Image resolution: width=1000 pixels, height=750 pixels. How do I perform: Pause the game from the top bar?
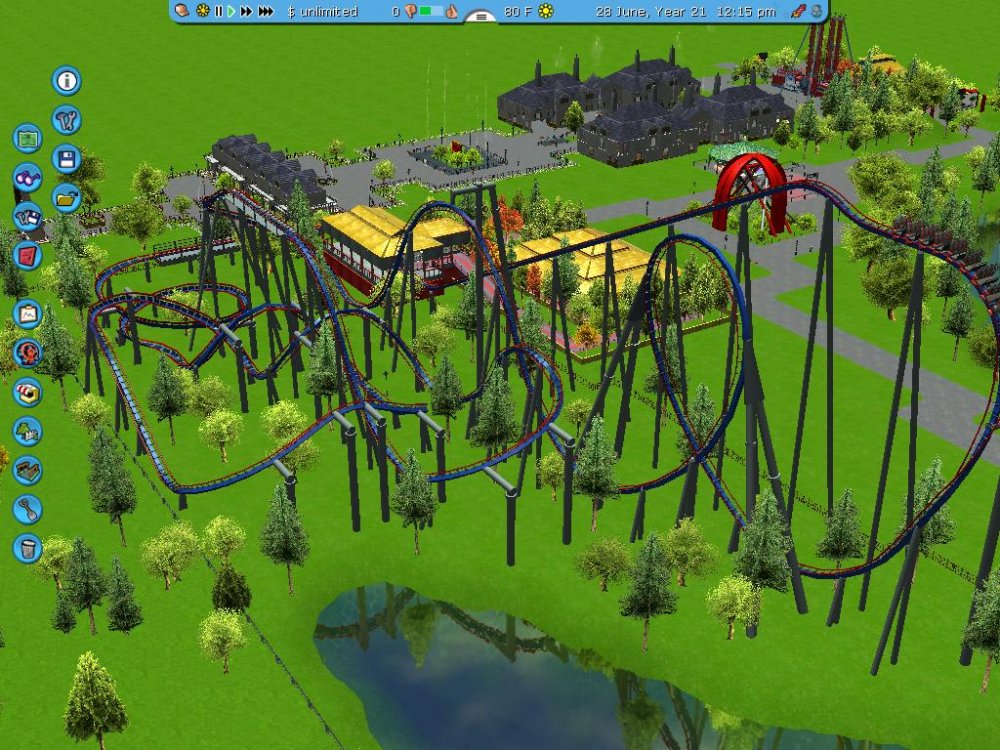[218, 11]
